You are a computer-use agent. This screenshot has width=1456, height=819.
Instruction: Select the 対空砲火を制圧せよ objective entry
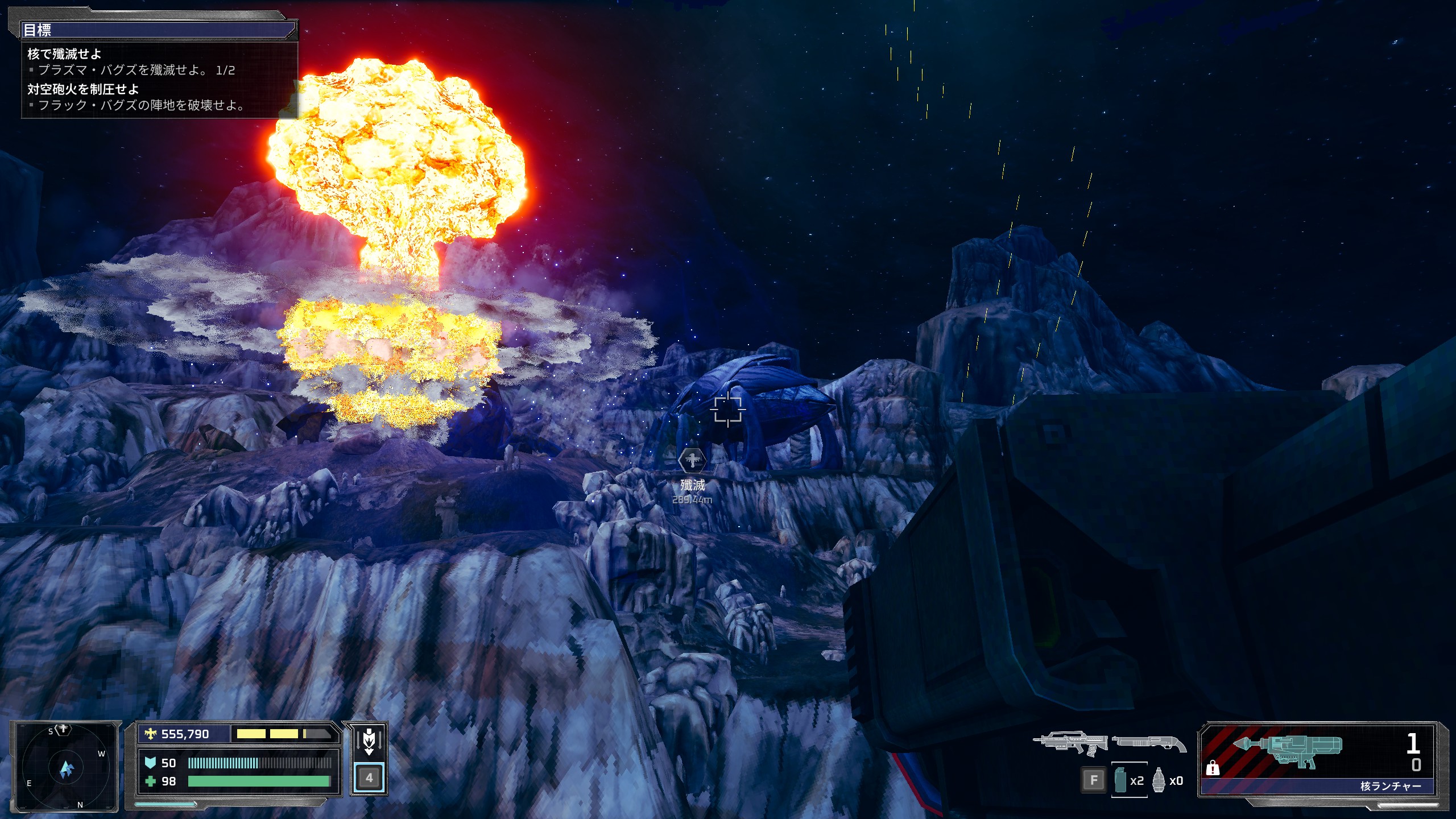pyautogui.click(x=83, y=89)
